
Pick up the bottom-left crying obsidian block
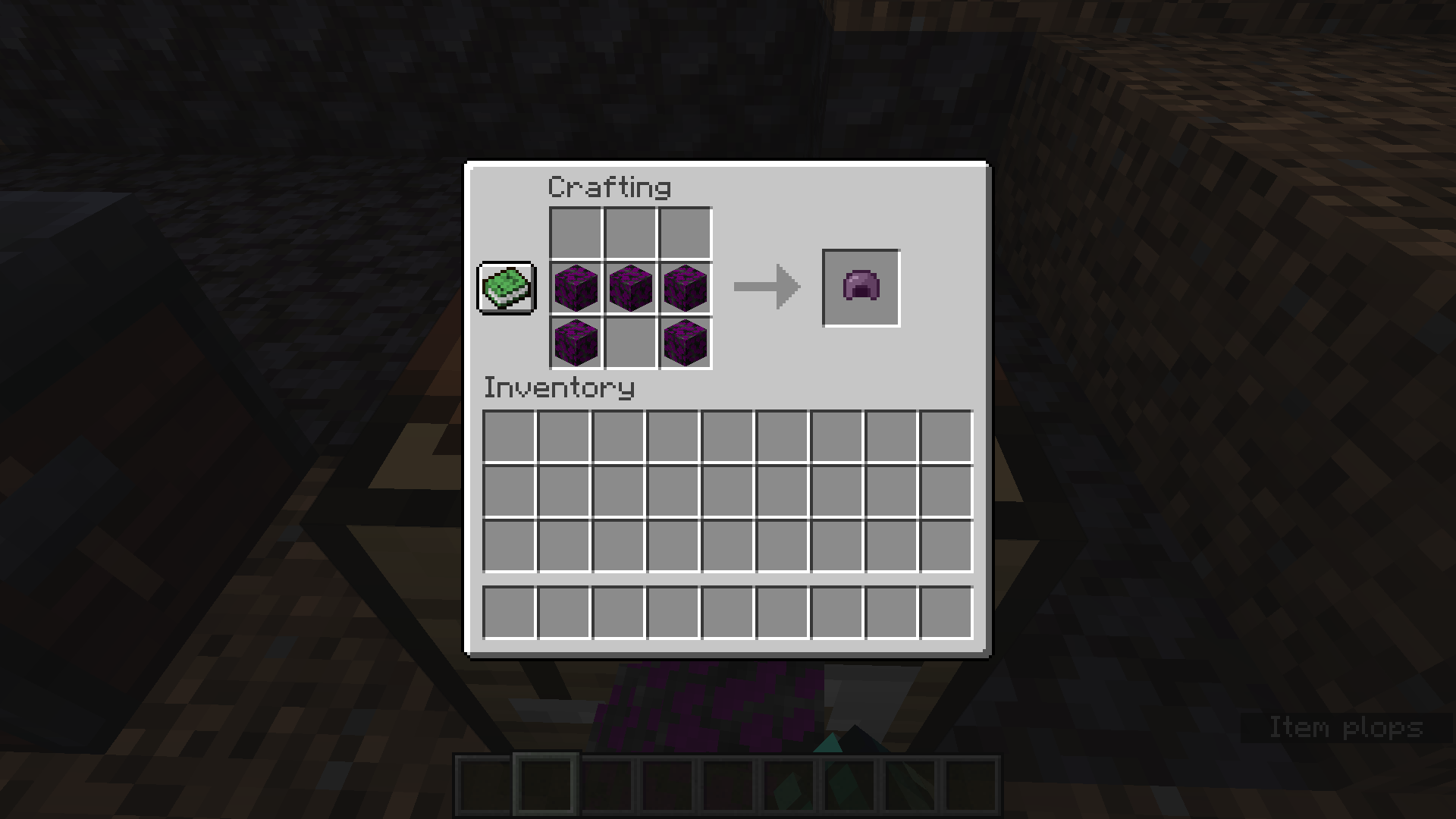575,343
